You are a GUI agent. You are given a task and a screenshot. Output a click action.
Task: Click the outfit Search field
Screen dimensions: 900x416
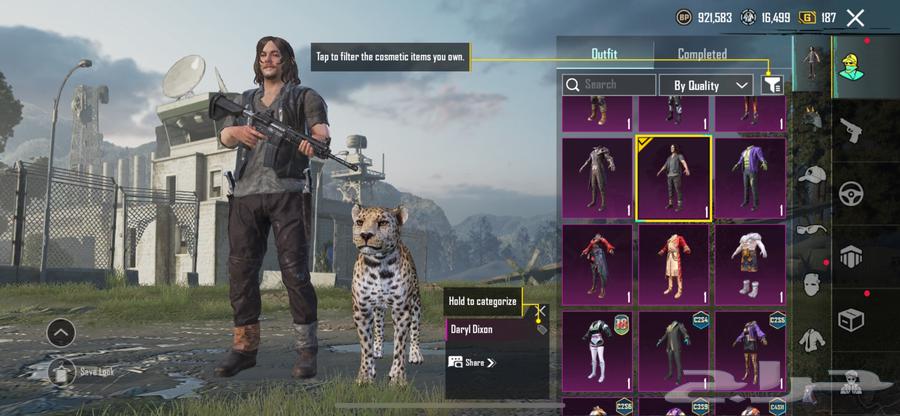point(609,85)
